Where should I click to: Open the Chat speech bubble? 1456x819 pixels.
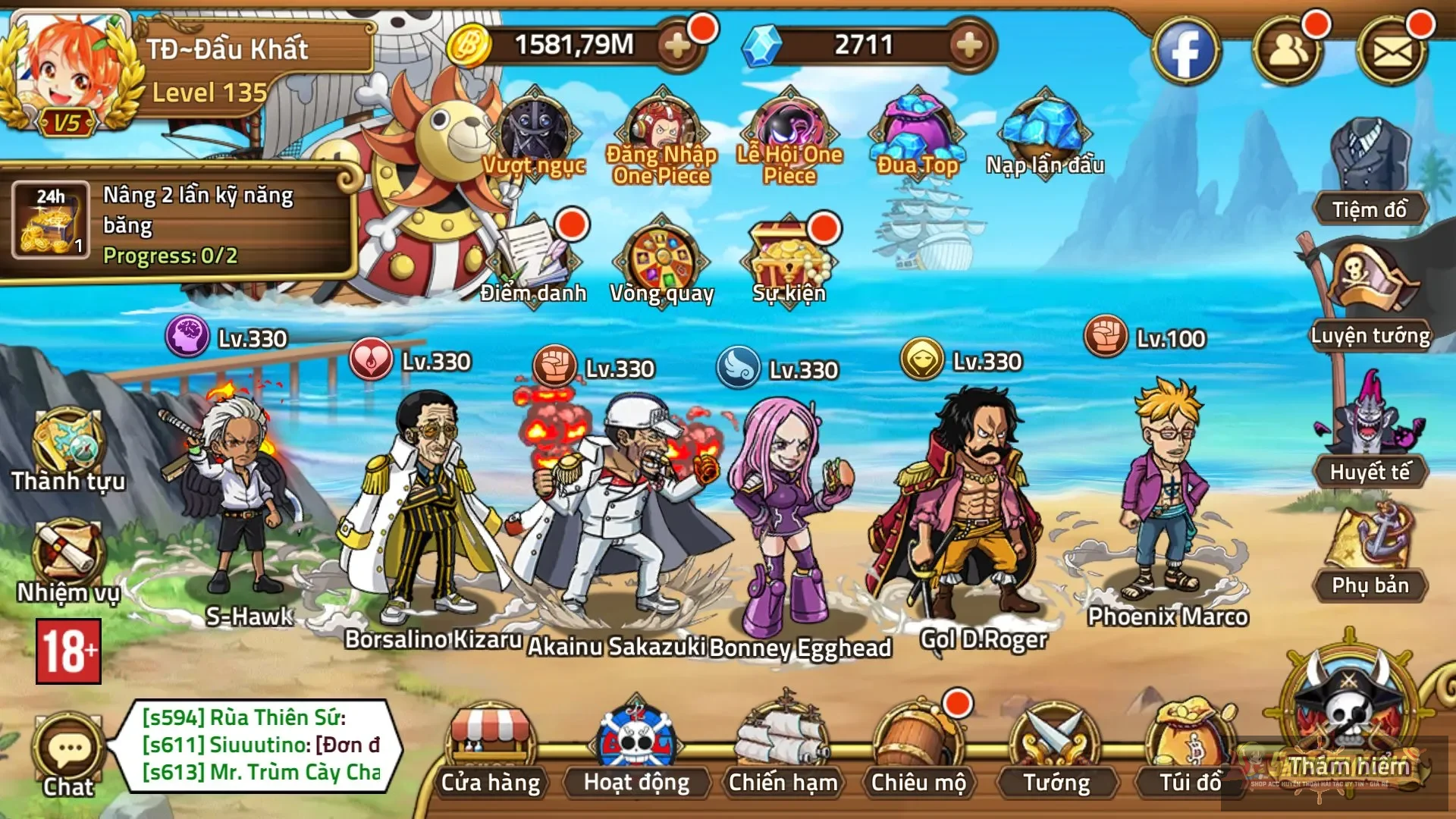(68, 752)
